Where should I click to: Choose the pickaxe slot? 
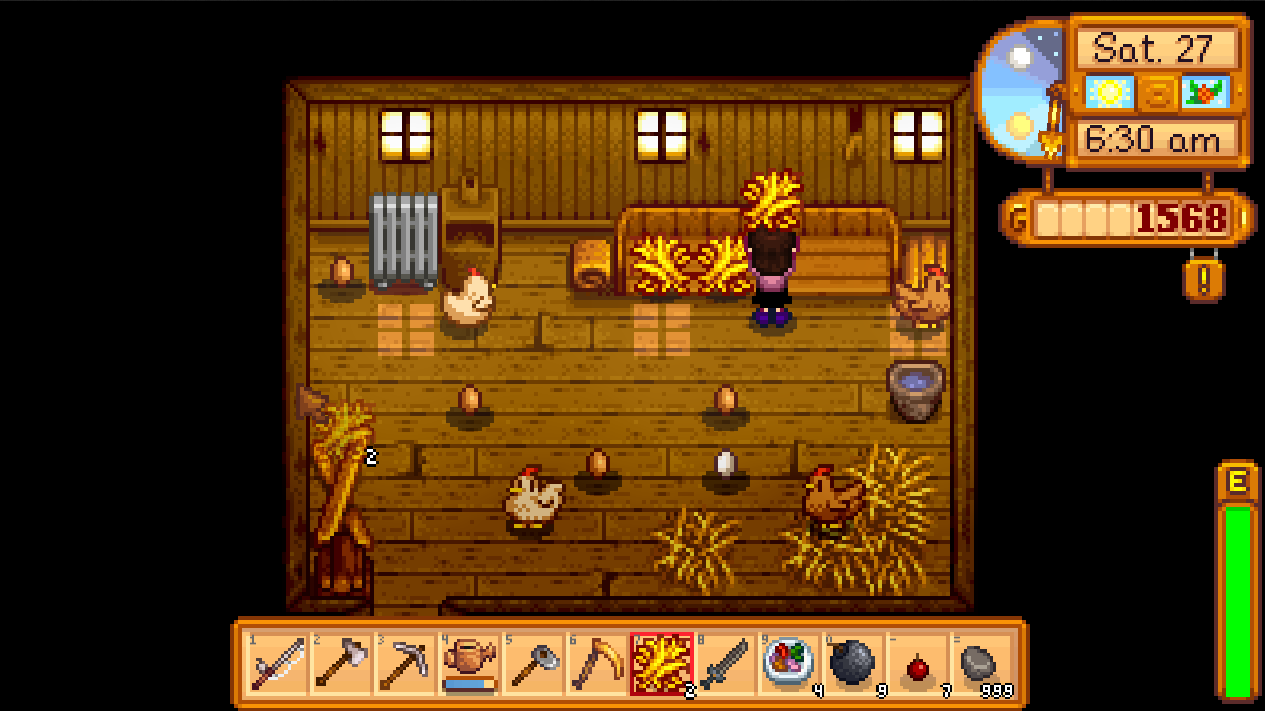[404, 664]
